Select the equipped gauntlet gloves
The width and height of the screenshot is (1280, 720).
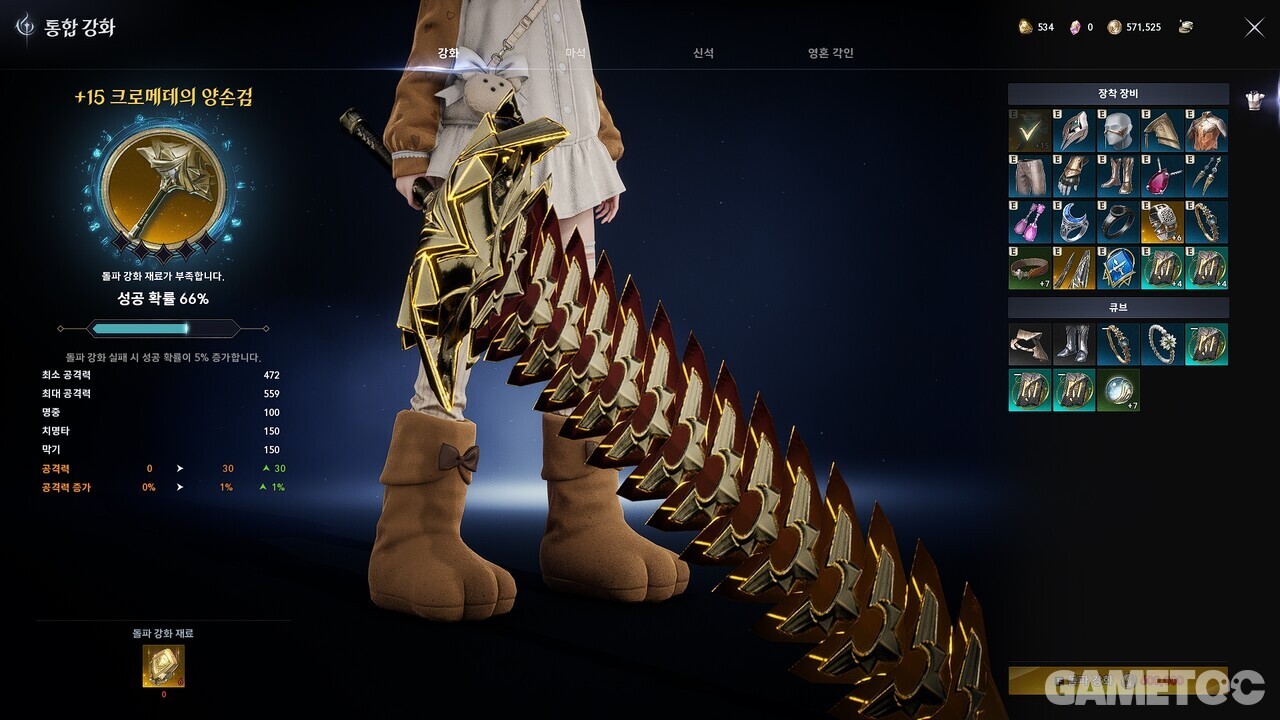tap(1073, 176)
